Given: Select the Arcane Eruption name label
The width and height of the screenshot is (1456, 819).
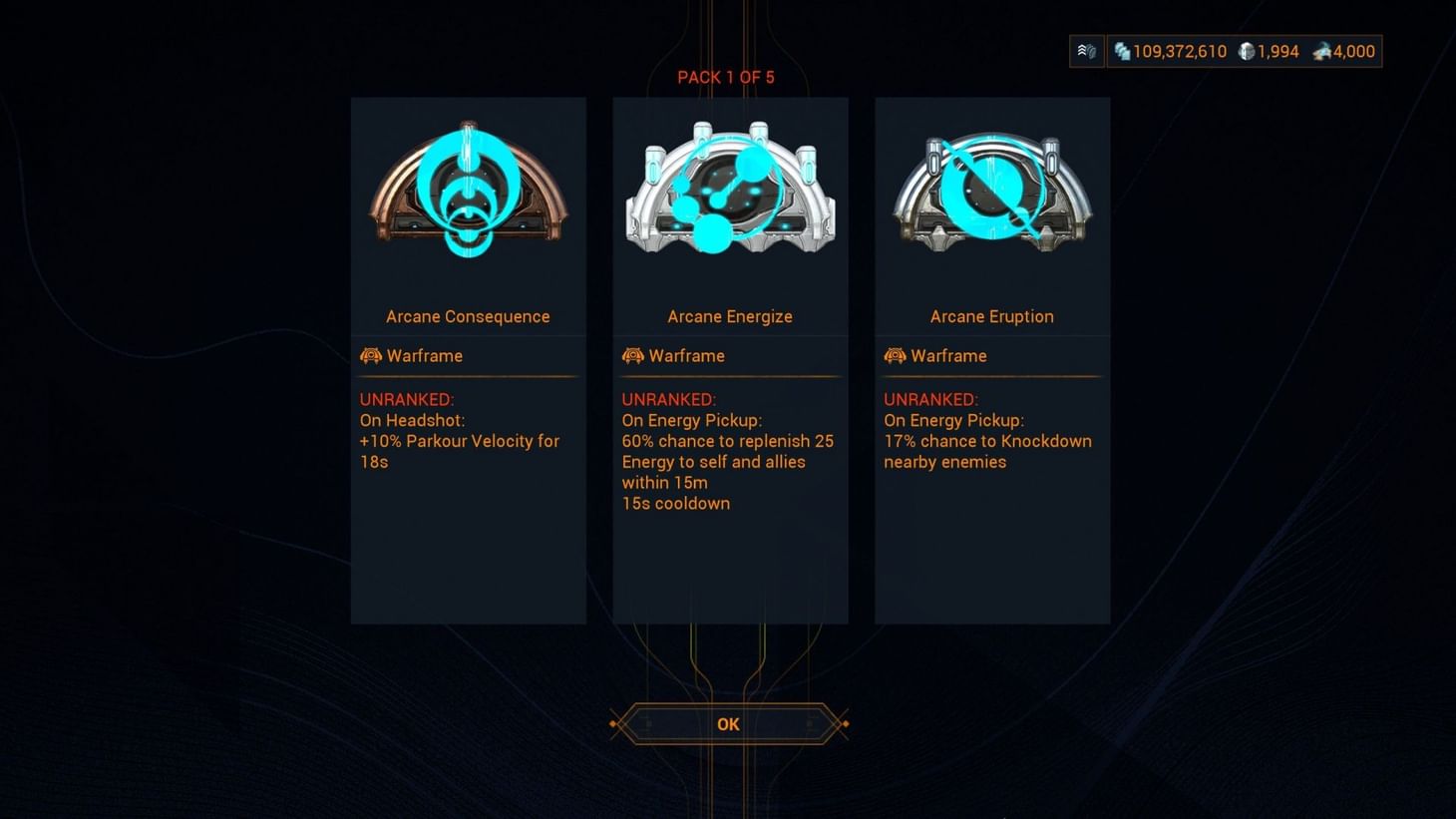Looking at the screenshot, I should (x=991, y=316).
